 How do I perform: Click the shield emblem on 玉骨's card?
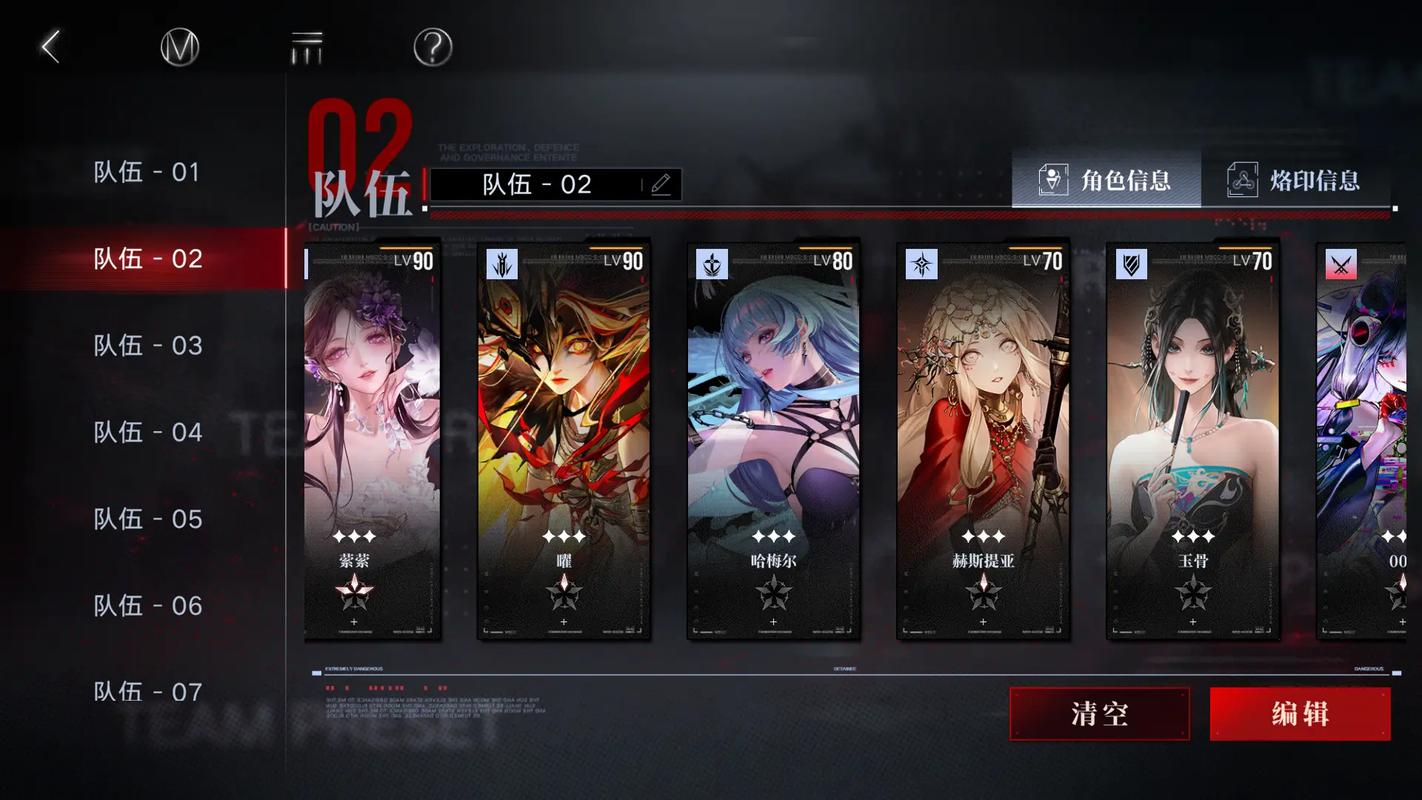(1131, 262)
